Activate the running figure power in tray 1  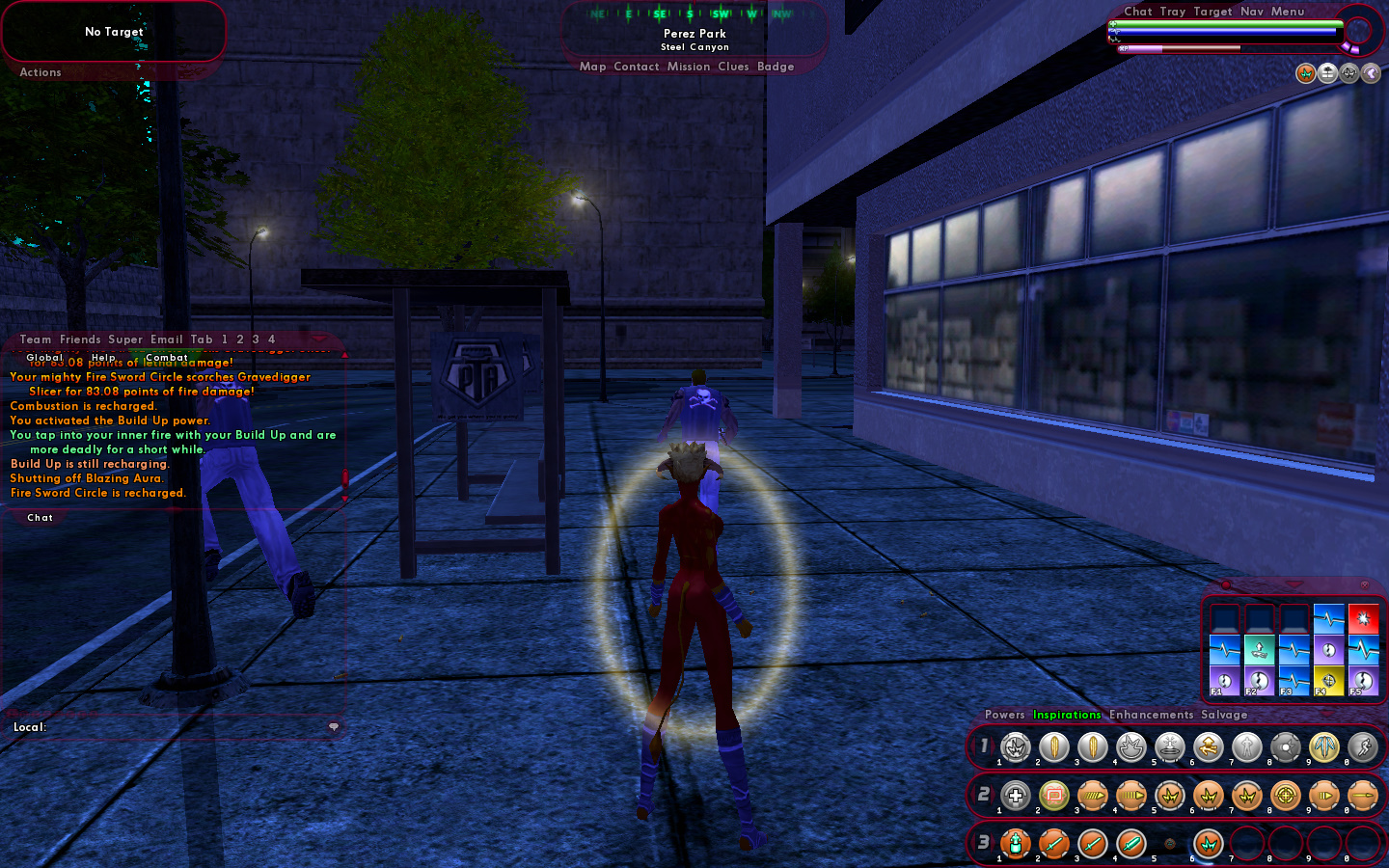click(1362, 746)
